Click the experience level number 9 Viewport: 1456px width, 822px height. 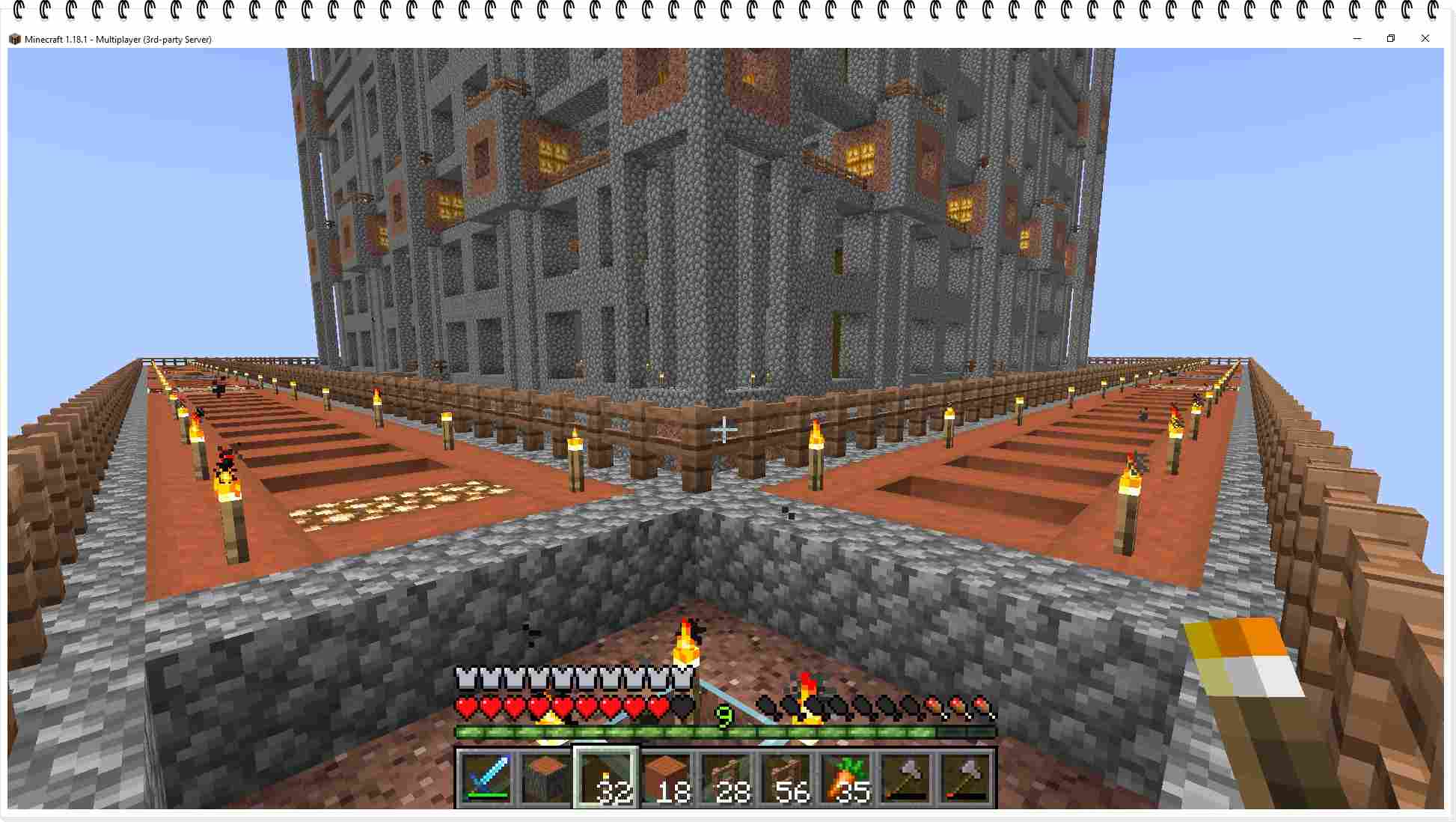(x=724, y=715)
